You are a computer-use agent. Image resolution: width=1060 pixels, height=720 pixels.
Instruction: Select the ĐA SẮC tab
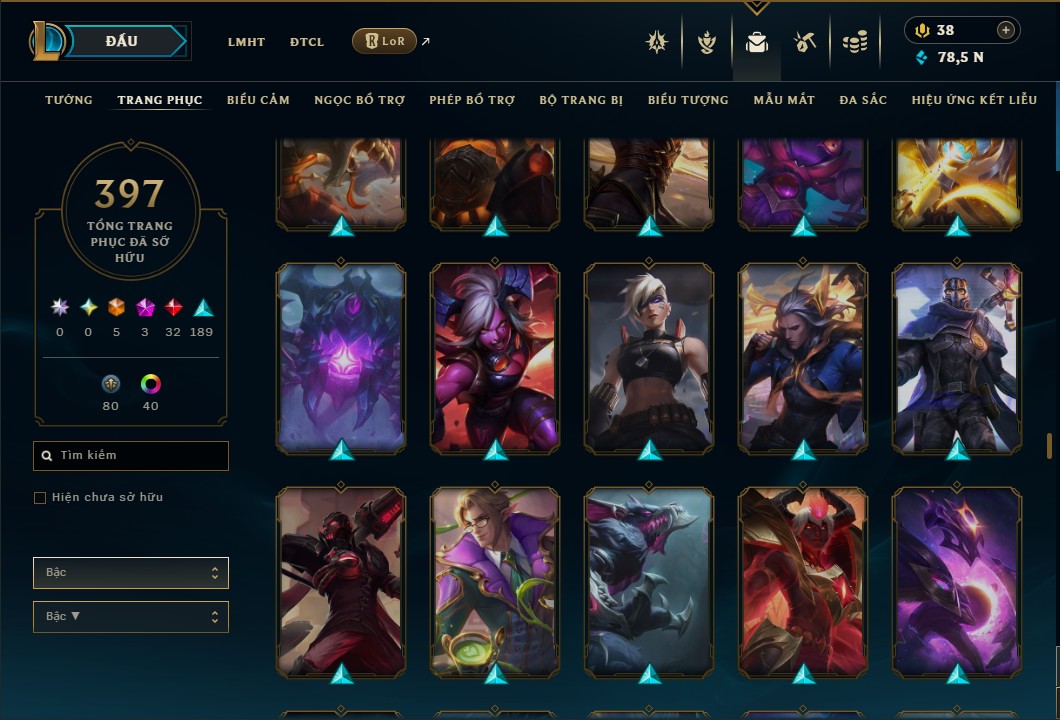(863, 100)
